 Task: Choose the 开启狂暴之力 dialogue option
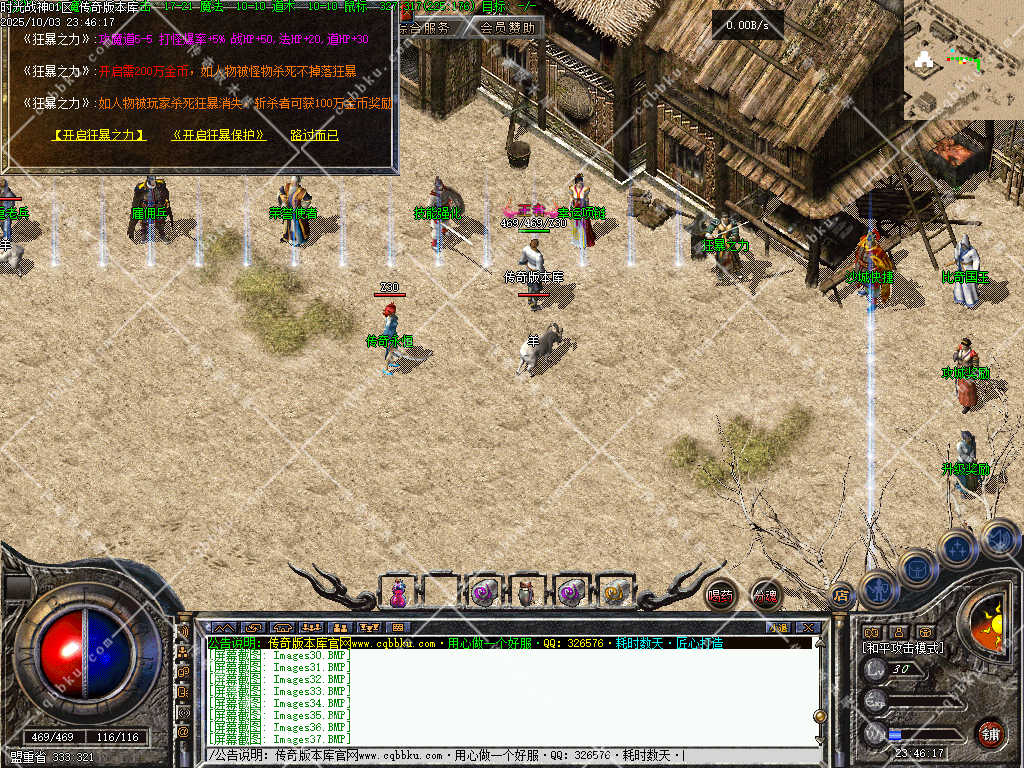click(99, 135)
